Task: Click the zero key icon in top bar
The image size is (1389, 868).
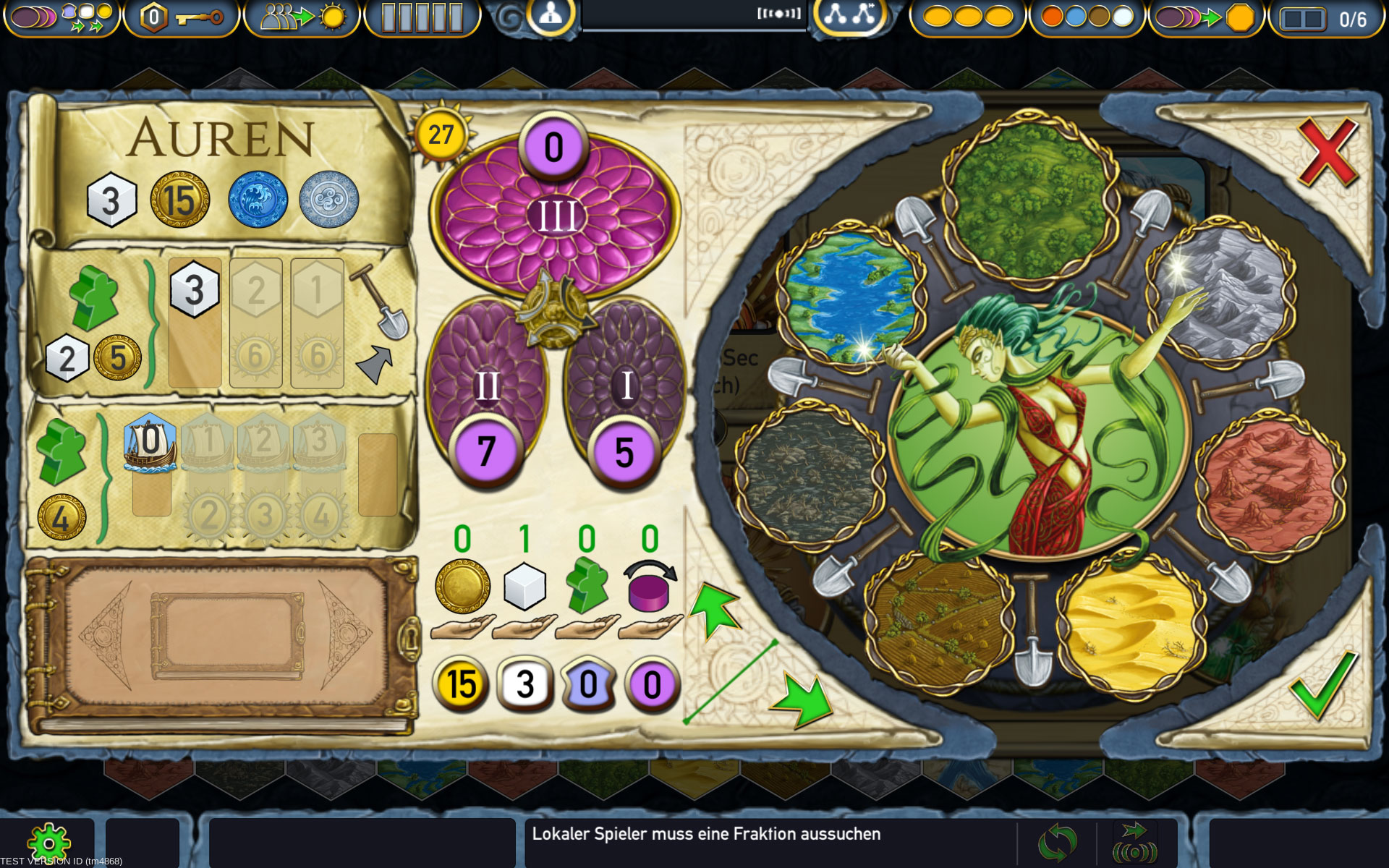Action: point(181,17)
